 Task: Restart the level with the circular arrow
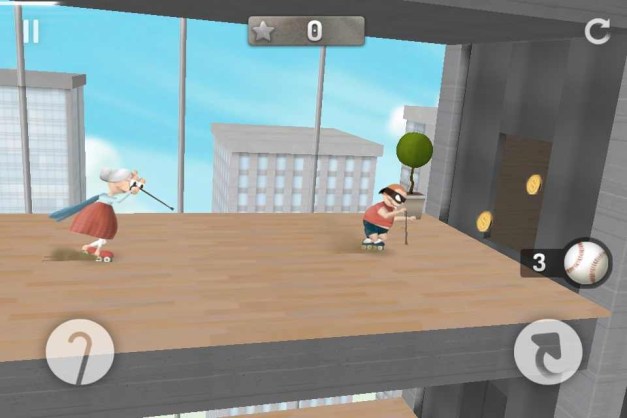tap(597, 31)
